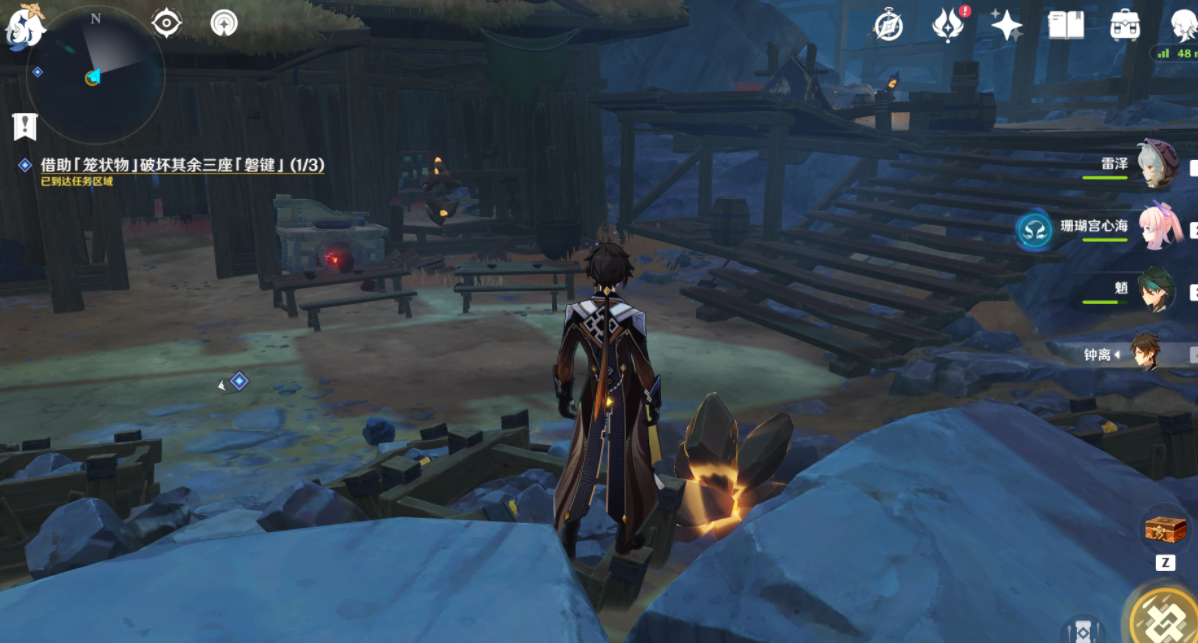Open the Adventurer Handbook book icon
1198x643 pixels.
[x=1066, y=25]
